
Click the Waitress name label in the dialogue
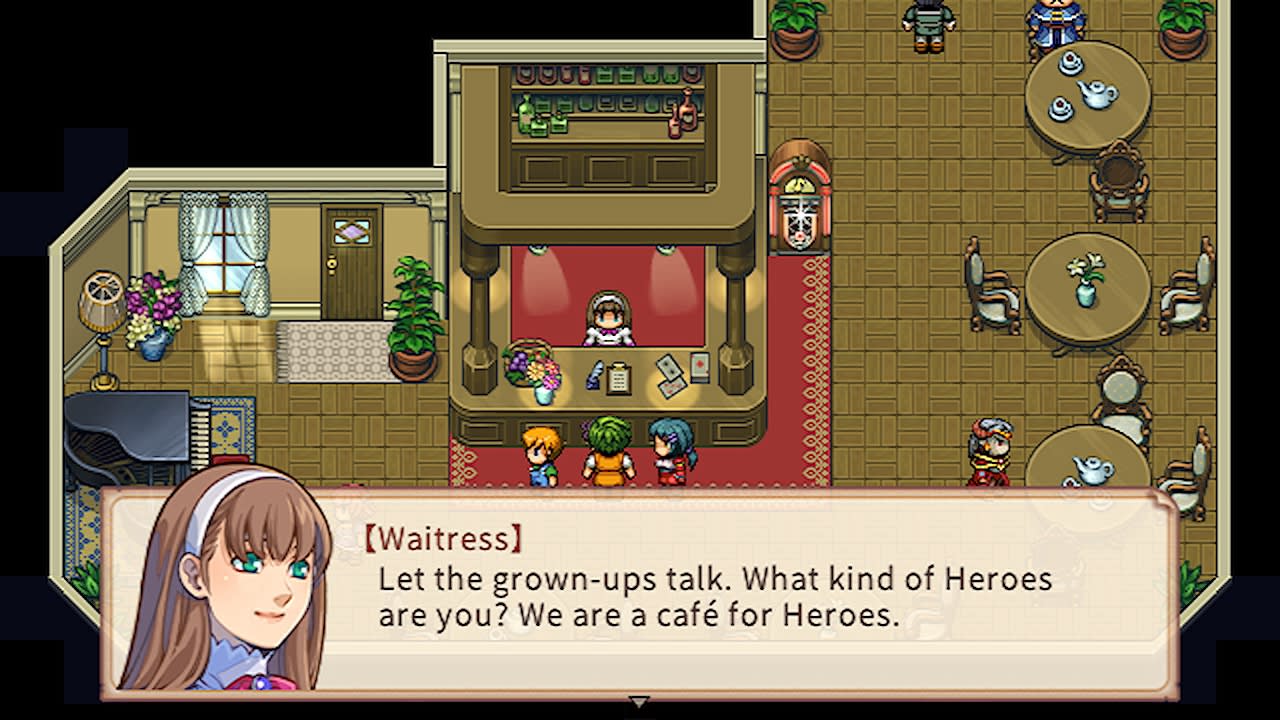(x=443, y=538)
